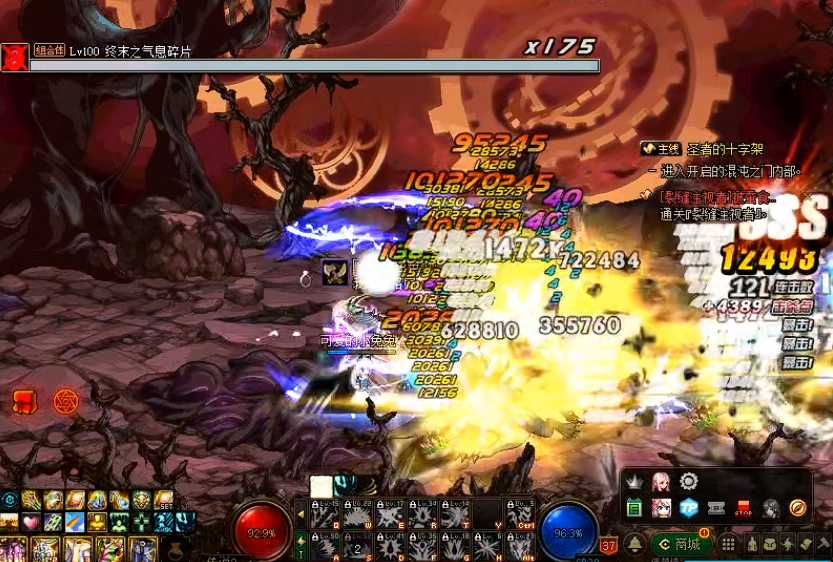Click the red level 37 badge
This screenshot has height=562, width=833.
(609, 545)
